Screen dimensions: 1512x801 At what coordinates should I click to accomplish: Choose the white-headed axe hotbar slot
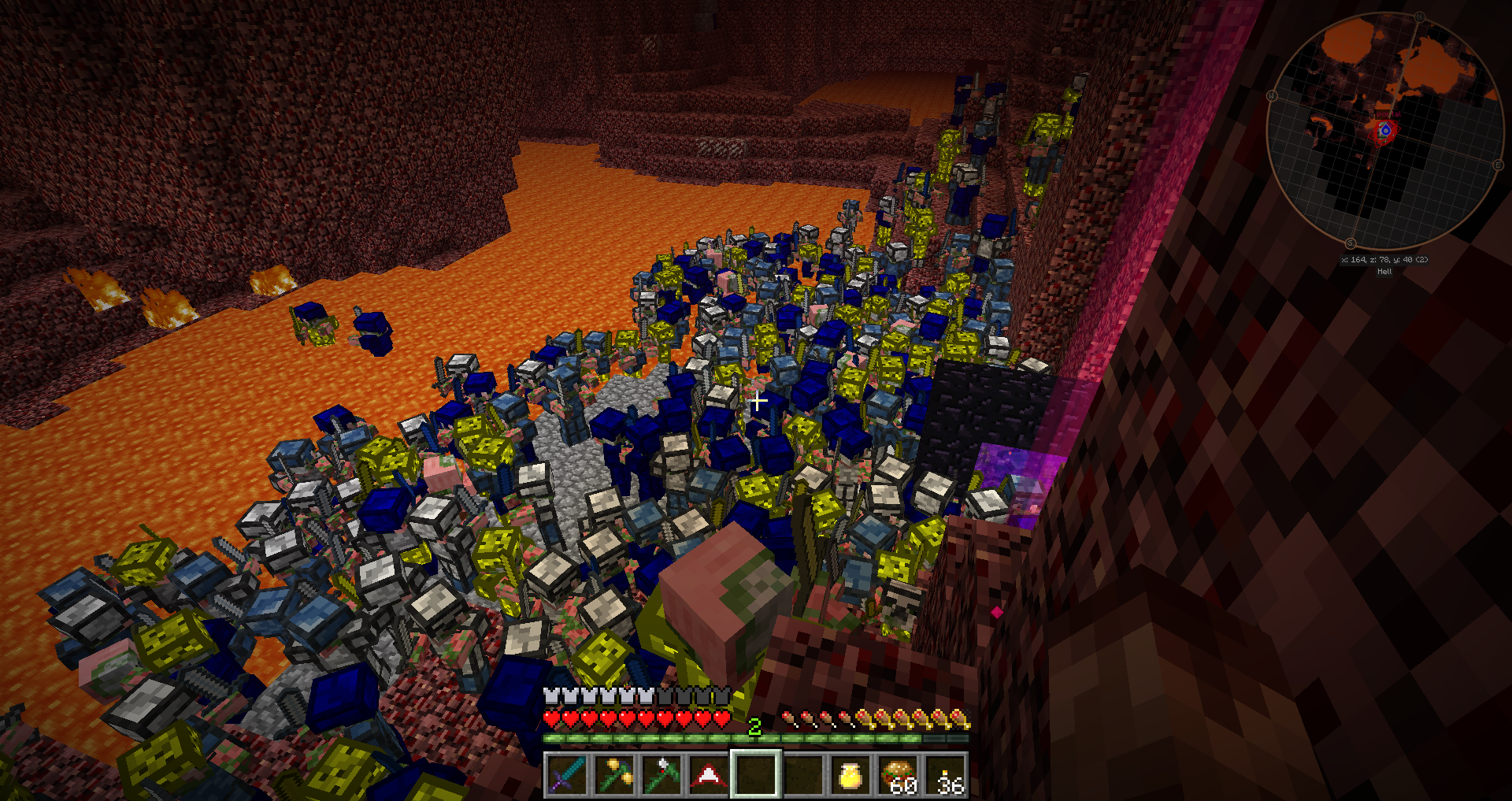point(661,774)
